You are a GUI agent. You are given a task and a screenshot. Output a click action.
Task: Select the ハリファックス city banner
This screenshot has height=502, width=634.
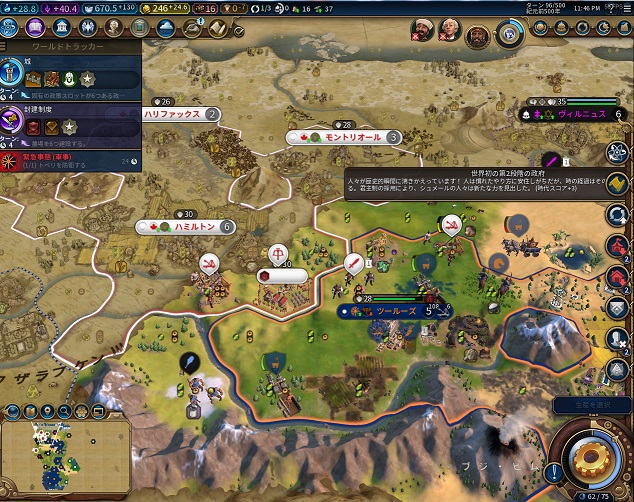click(180, 114)
